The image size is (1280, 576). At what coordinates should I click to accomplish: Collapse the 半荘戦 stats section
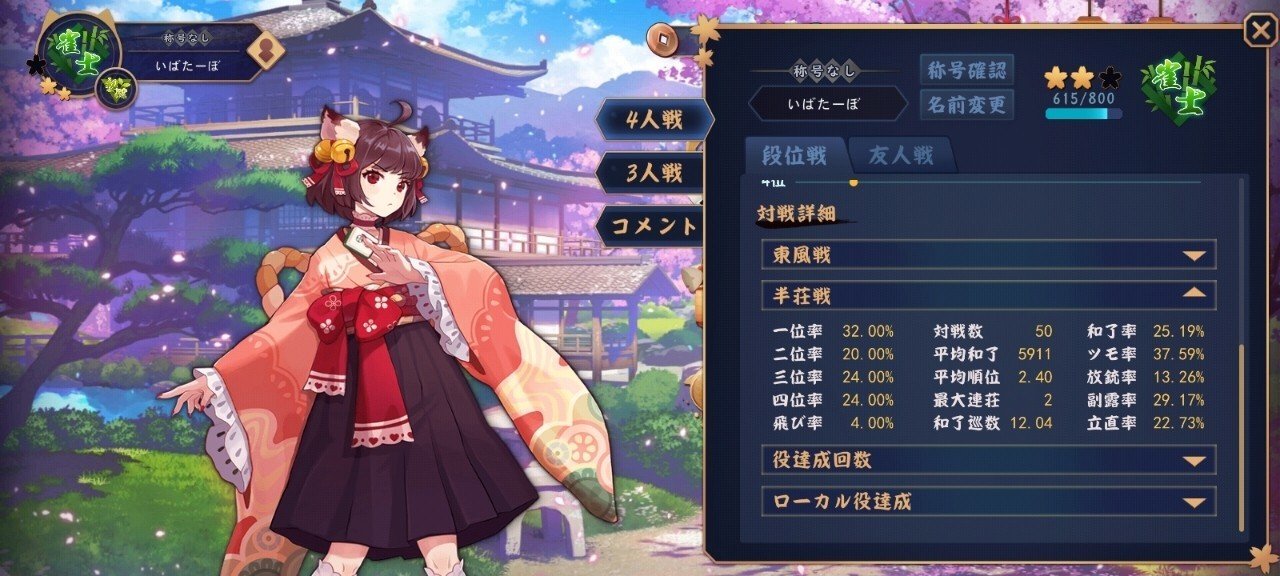click(x=988, y=296)
